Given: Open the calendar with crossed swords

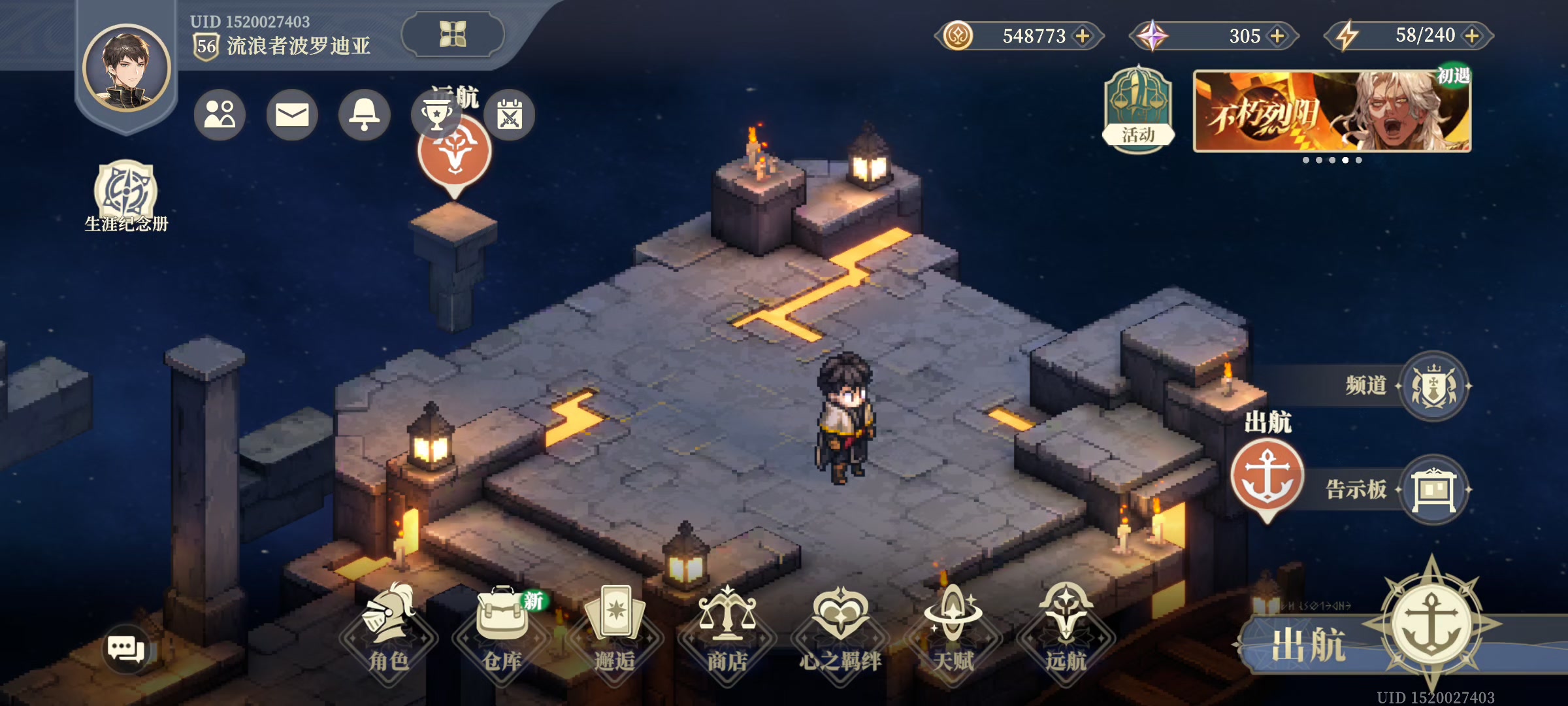Looking at the screenshot, I should click(510, 115).
